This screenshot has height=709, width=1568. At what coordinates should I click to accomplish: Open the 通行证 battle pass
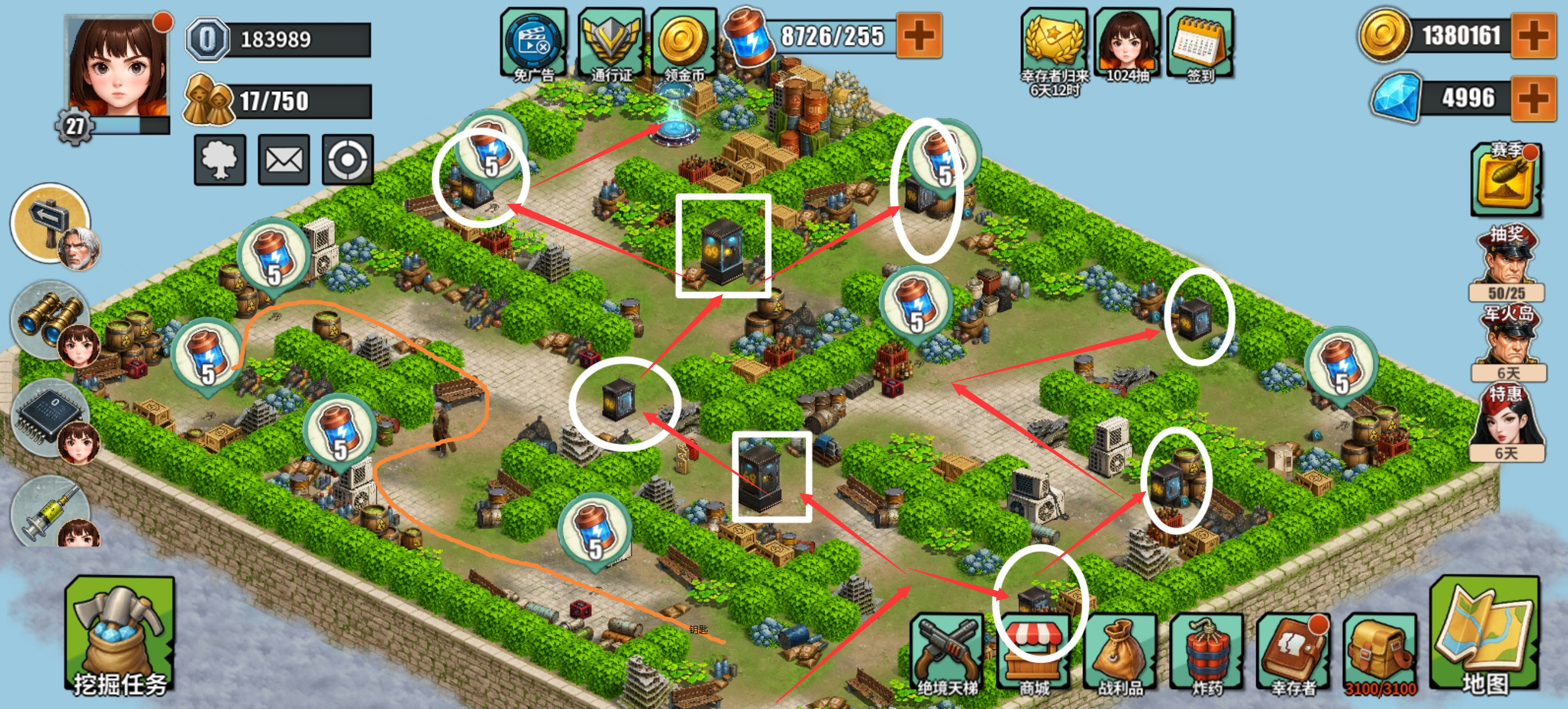click(x=612, y=42)
